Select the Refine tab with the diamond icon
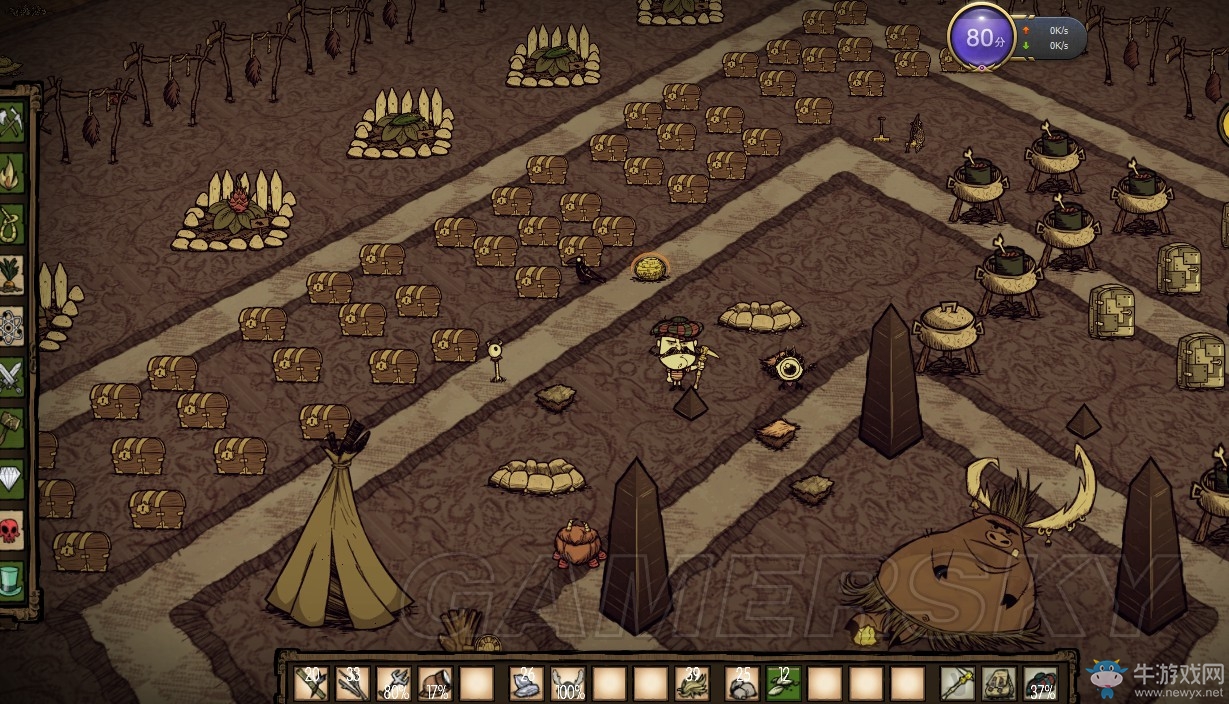 tap(13, 478)
